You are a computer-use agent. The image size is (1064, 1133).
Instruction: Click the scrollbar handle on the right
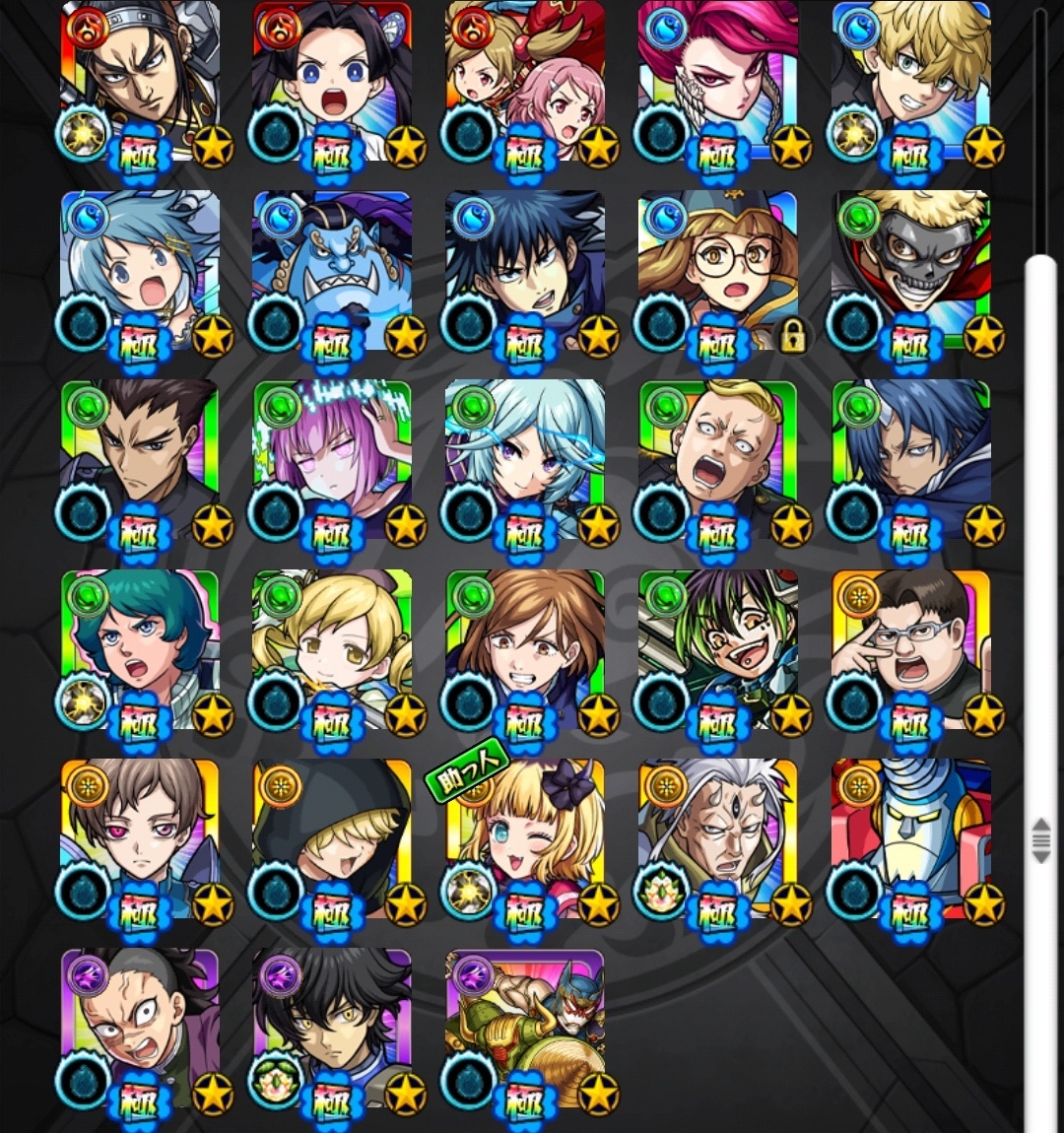1040,840
